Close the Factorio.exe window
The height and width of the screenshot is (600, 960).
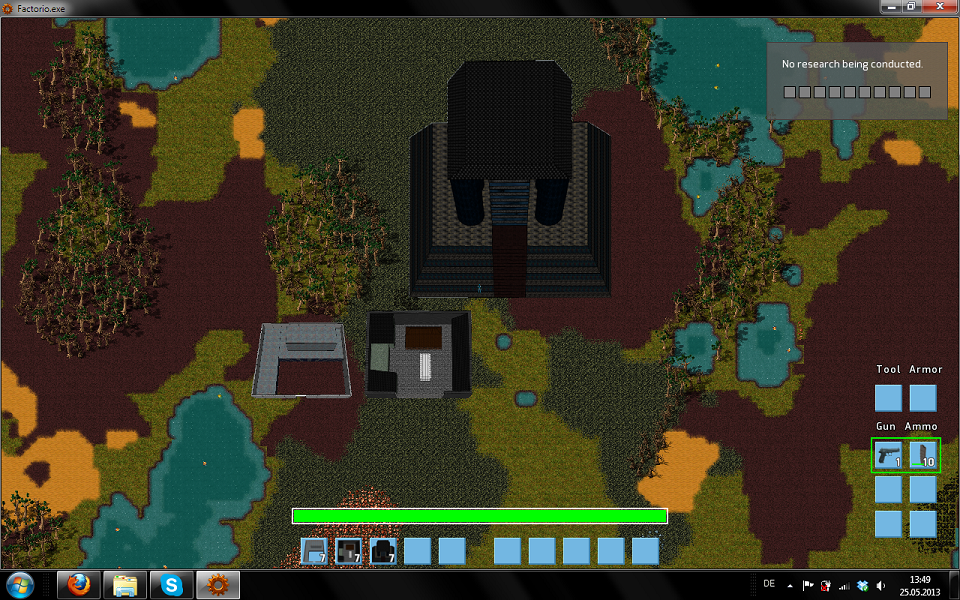click(x=940, y=7)
